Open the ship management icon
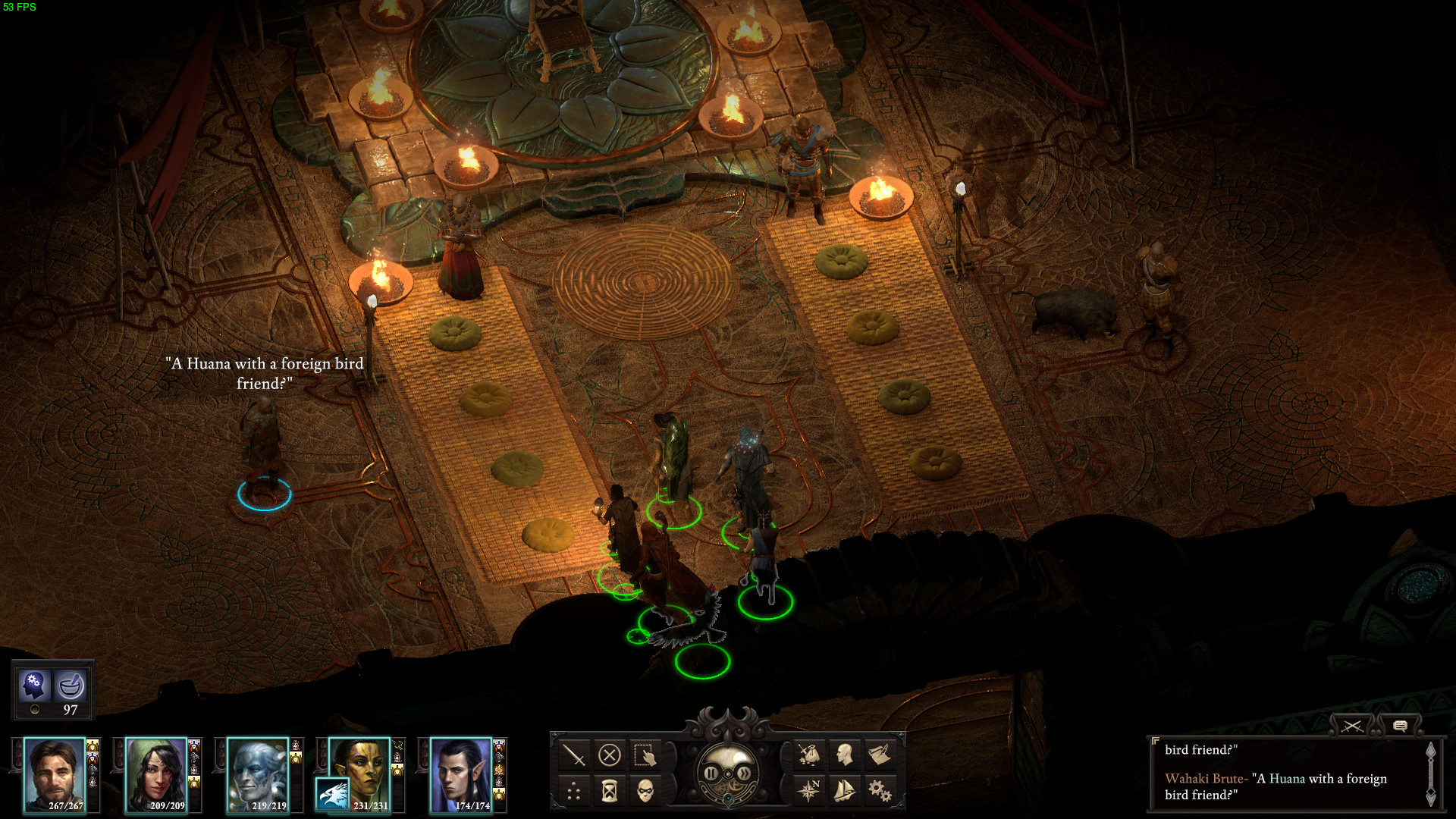The height and width of the screenshot is (819, 1456). tap(844, 792)
